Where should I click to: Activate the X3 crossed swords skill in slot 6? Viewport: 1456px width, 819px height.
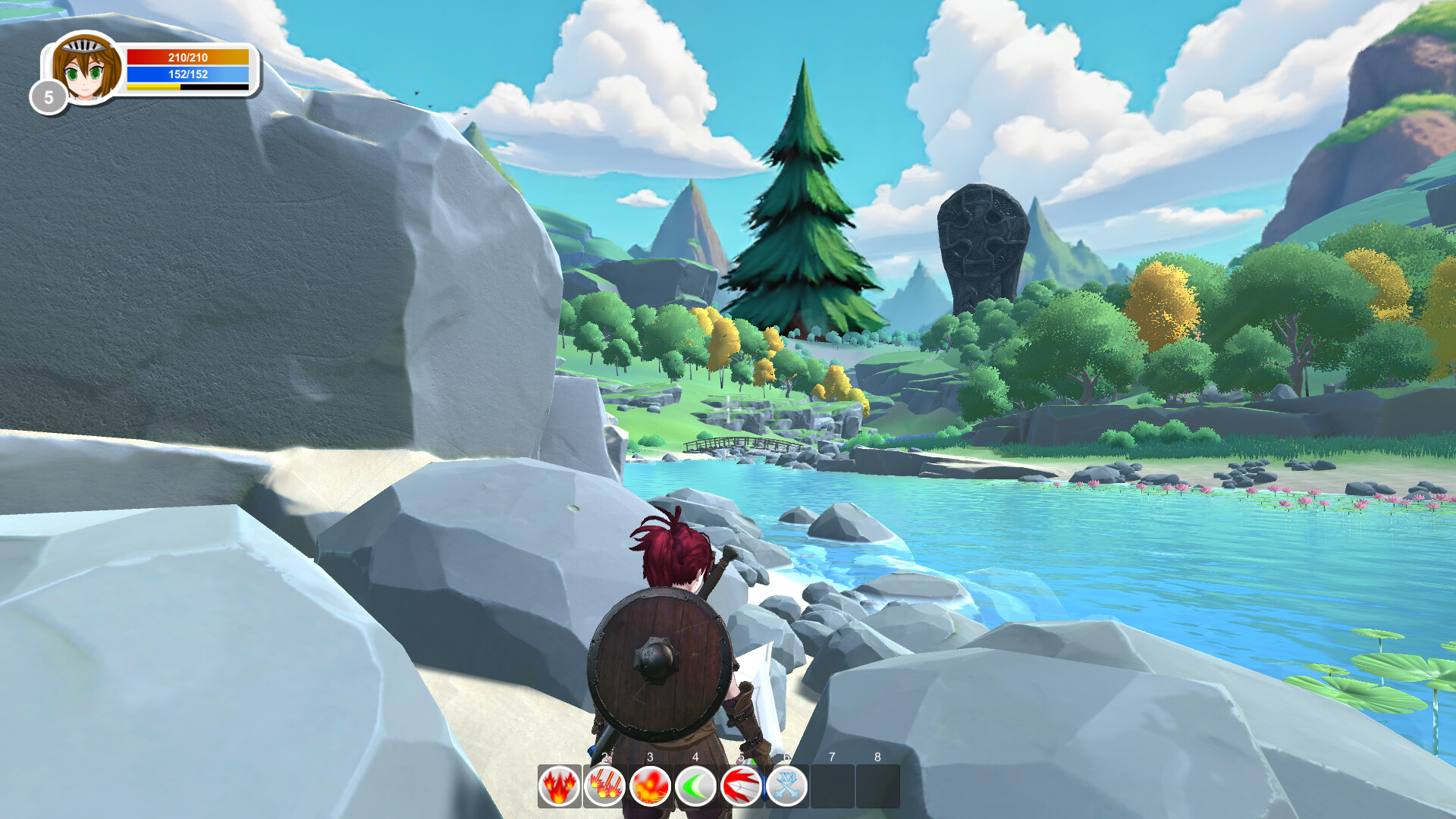pos(786,786)
